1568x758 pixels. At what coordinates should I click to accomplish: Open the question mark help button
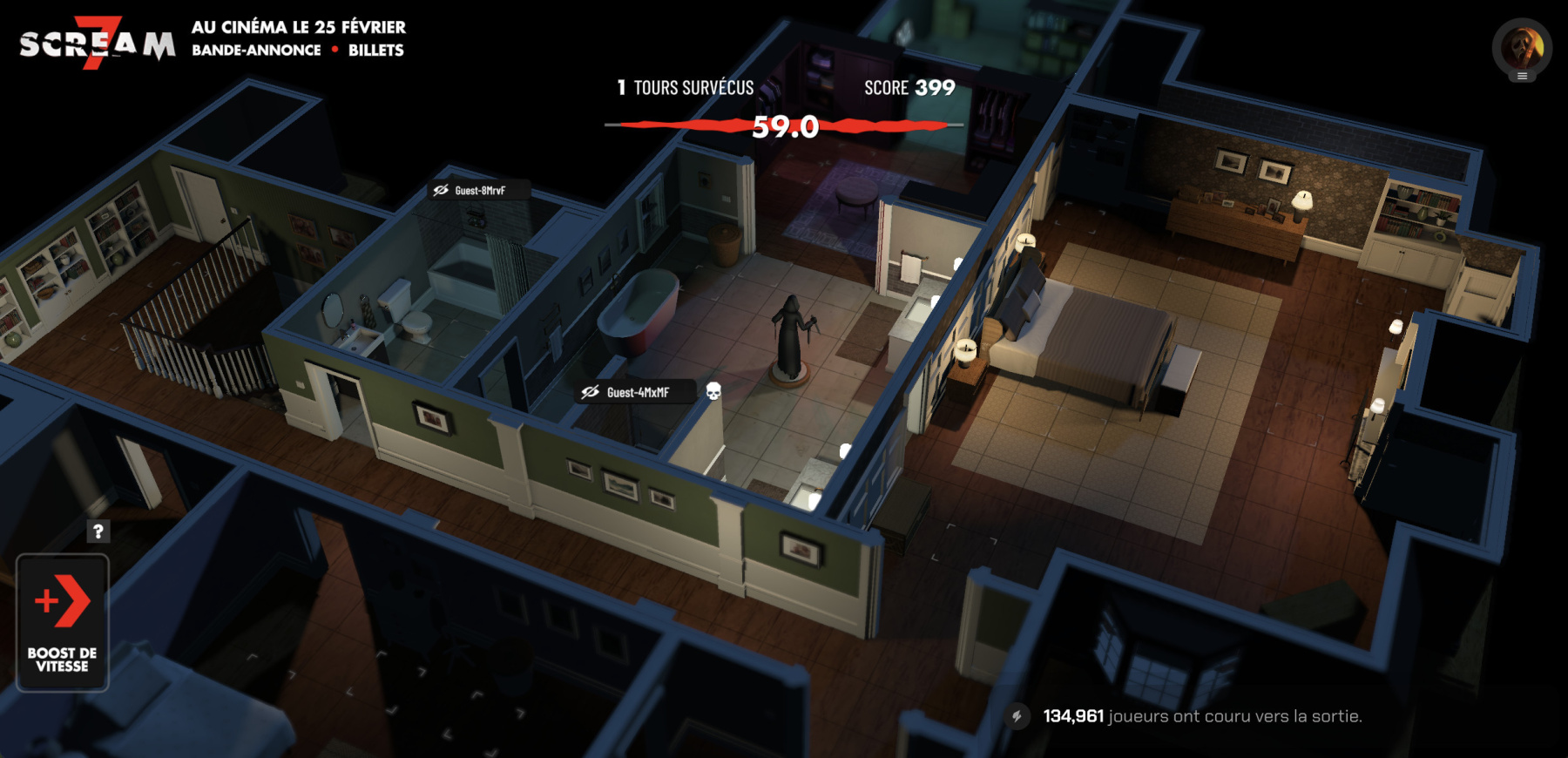pos(98,531)
